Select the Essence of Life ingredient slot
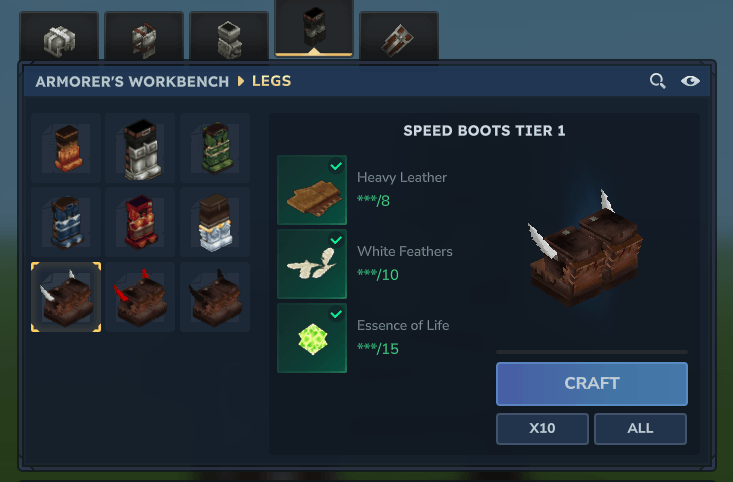 (312, 338)
